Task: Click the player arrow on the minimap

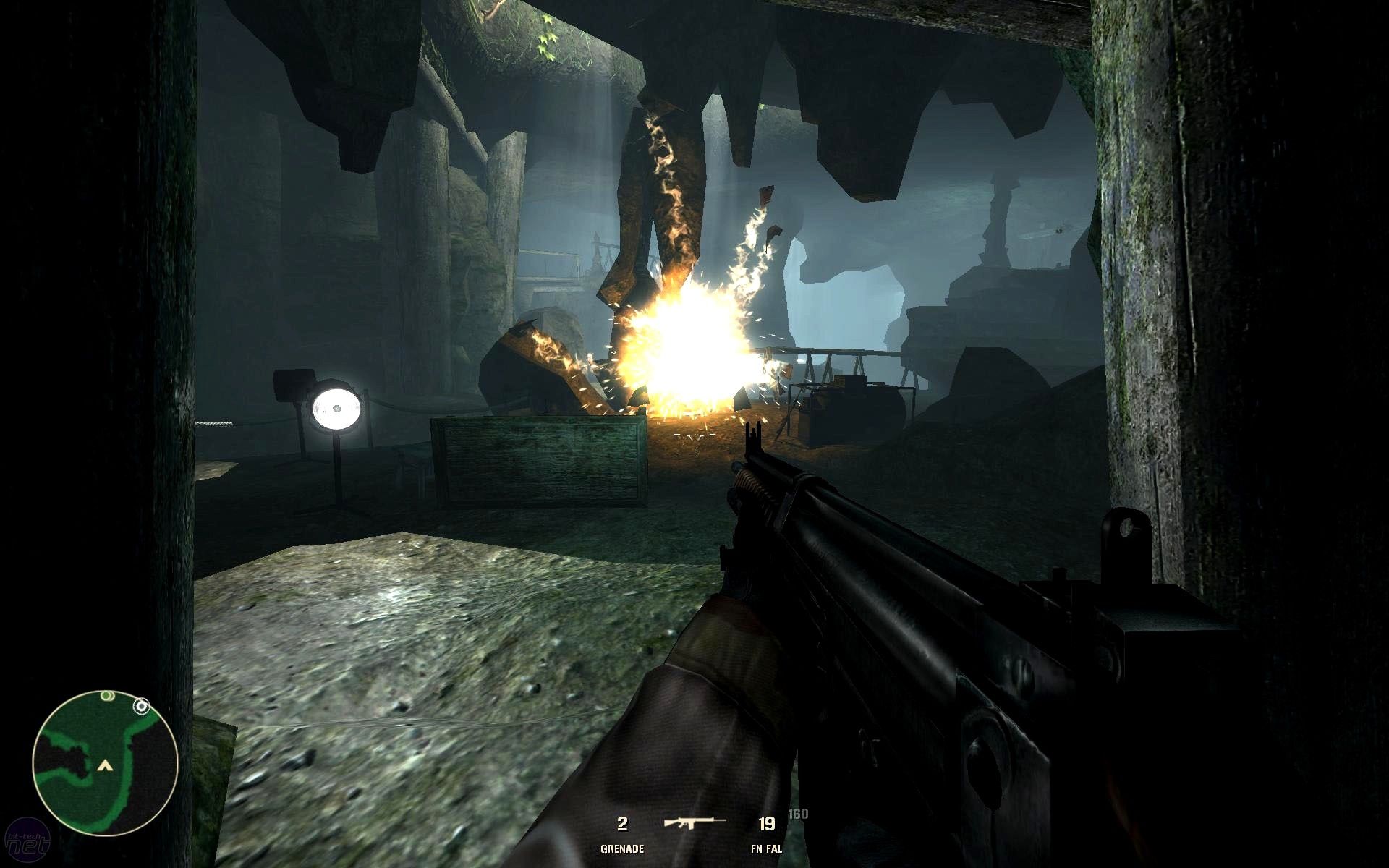Action: tap(106, 764)
